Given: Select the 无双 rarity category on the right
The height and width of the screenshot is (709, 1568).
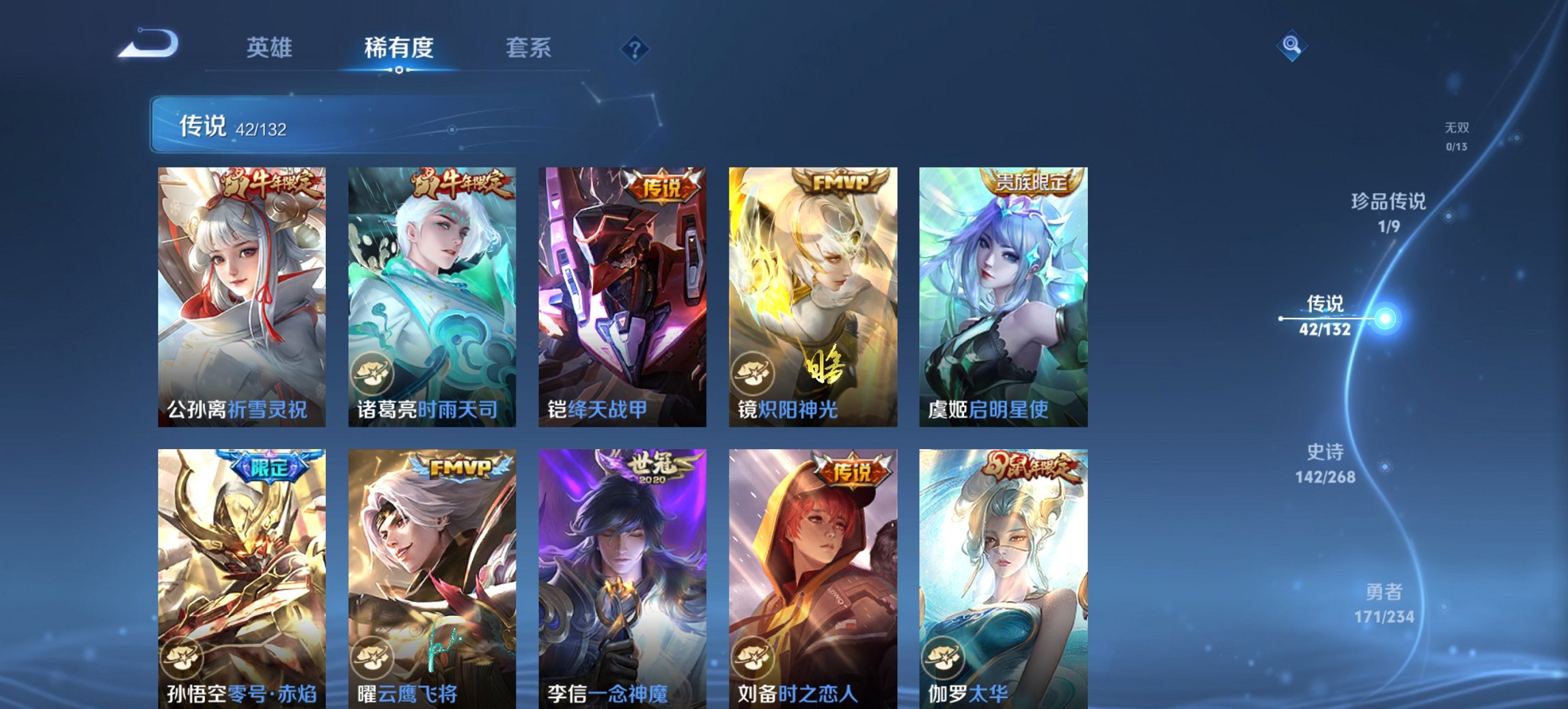Looking at the screenshot, I should coord(1458,134).
